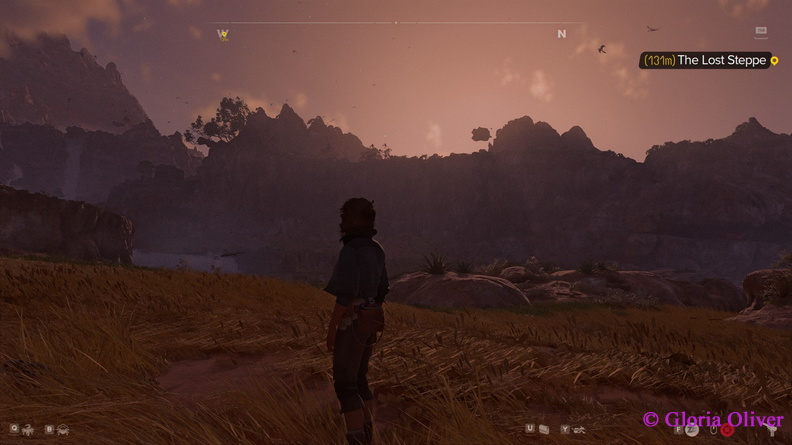Toggle the torch icon in the corner
This screenshot has width=792, height=445.
point(773,430)
